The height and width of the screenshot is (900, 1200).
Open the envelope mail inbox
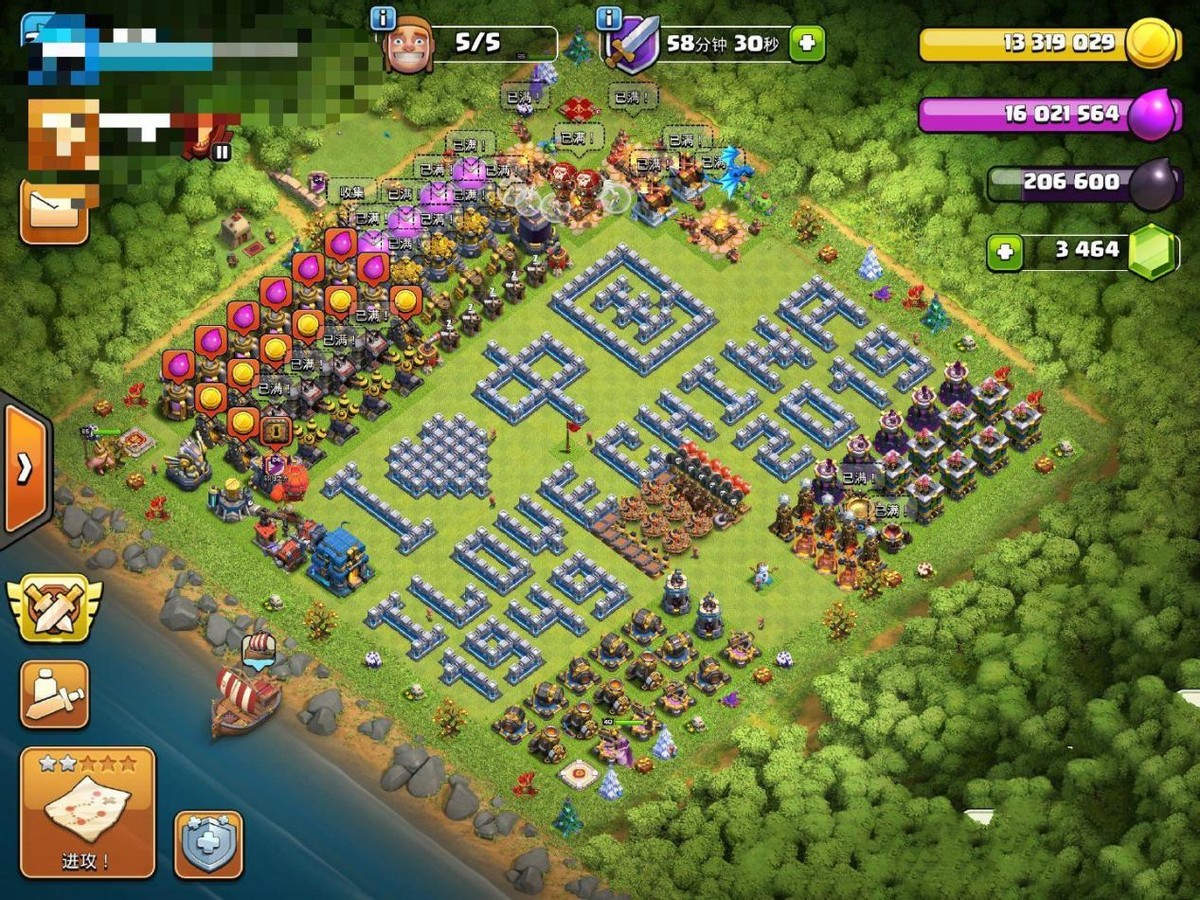(54, 210)
